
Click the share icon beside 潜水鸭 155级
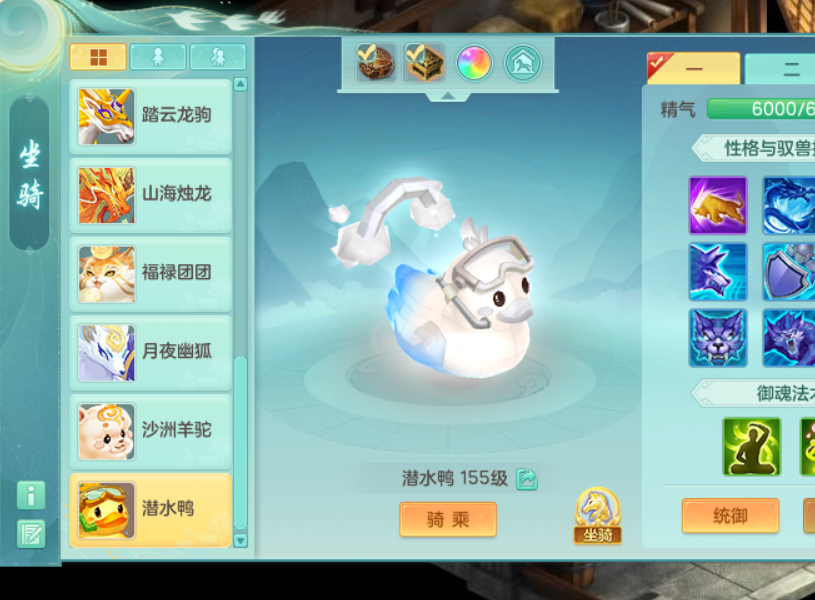click(527, 479)
